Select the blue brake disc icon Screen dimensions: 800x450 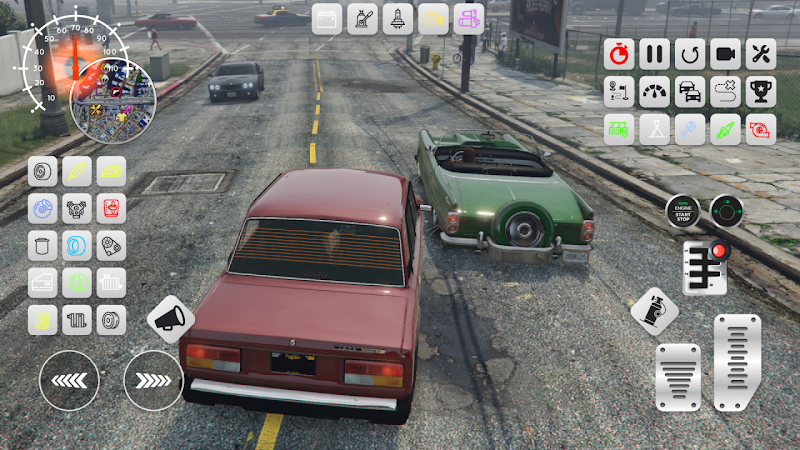43,208
